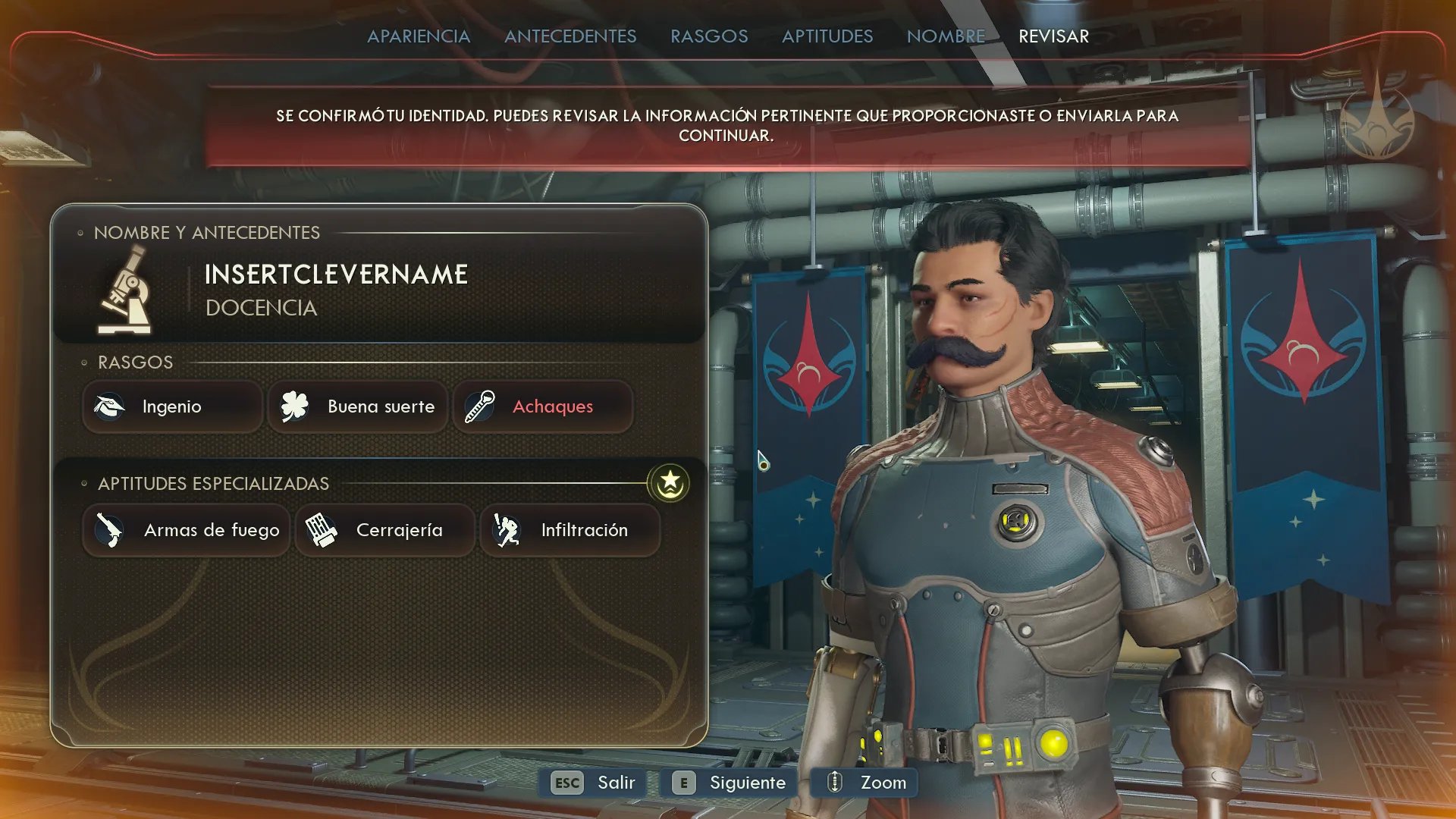Select the Armas de fuego skill
Image resolution: width=1456 pixels, height=819 pixels.
(186, 530)
